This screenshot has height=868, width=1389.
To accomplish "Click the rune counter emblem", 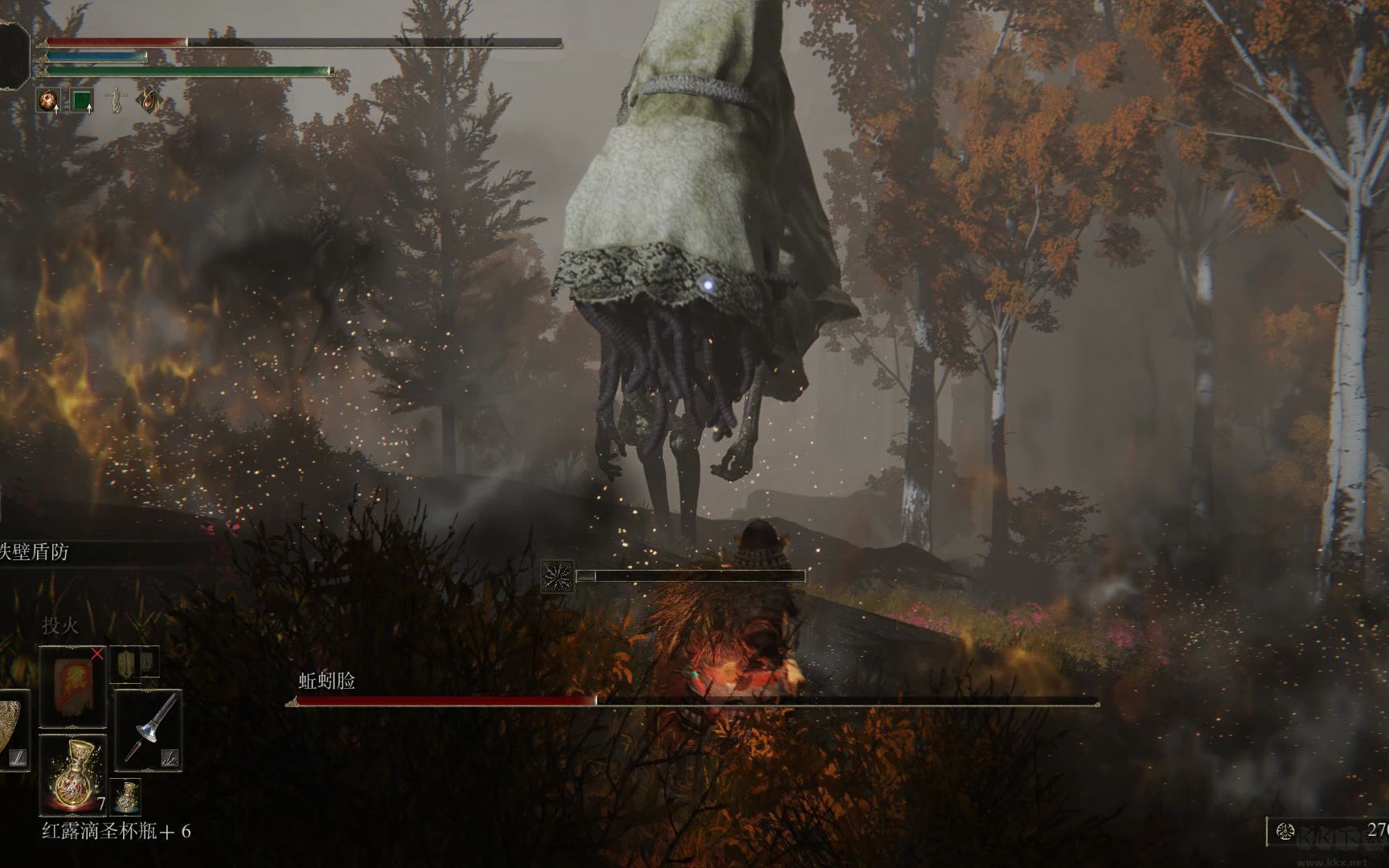I will click(1285, 831).
